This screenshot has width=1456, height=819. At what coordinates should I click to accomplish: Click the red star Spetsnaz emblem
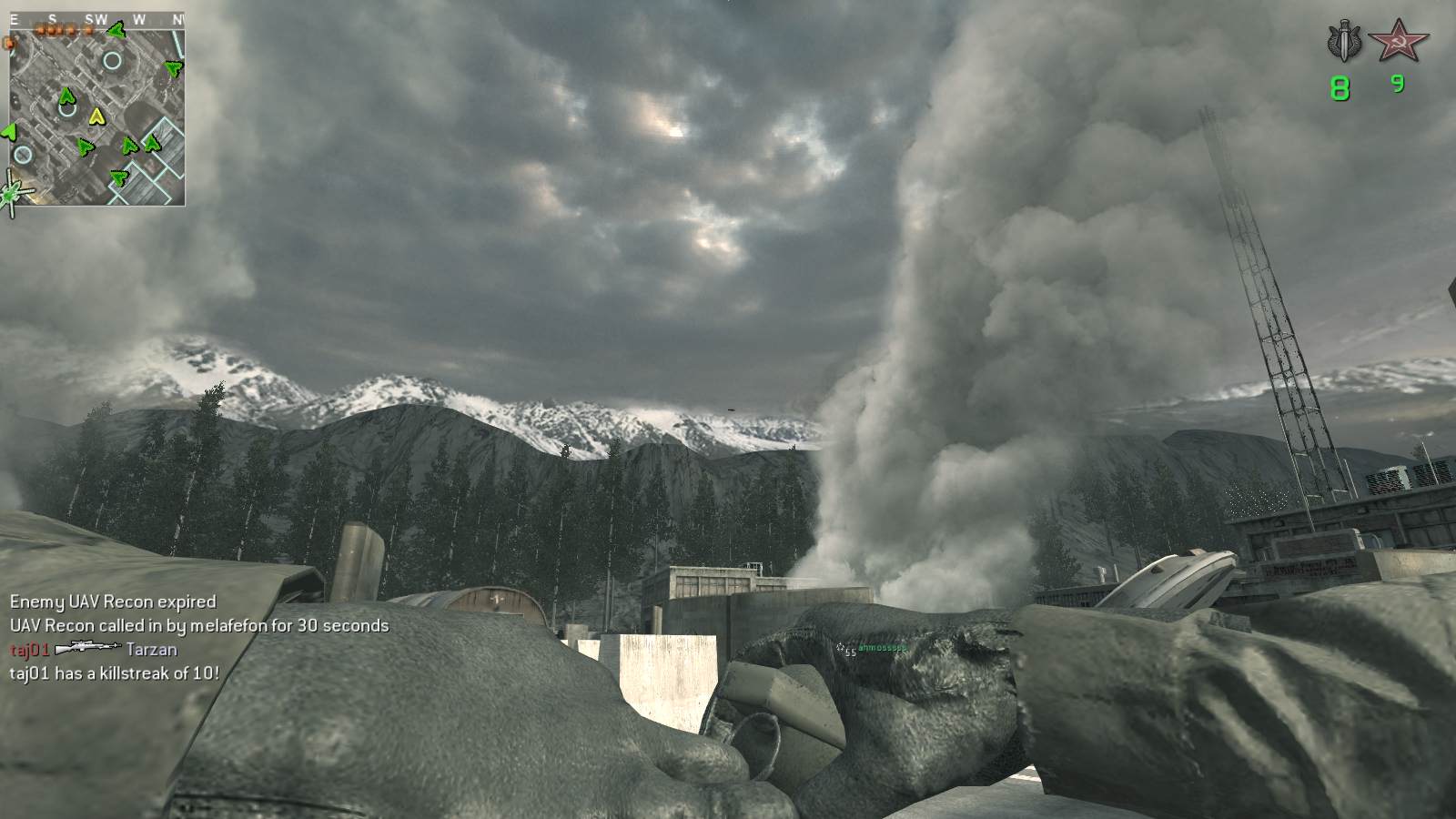tap(1399, 40)
